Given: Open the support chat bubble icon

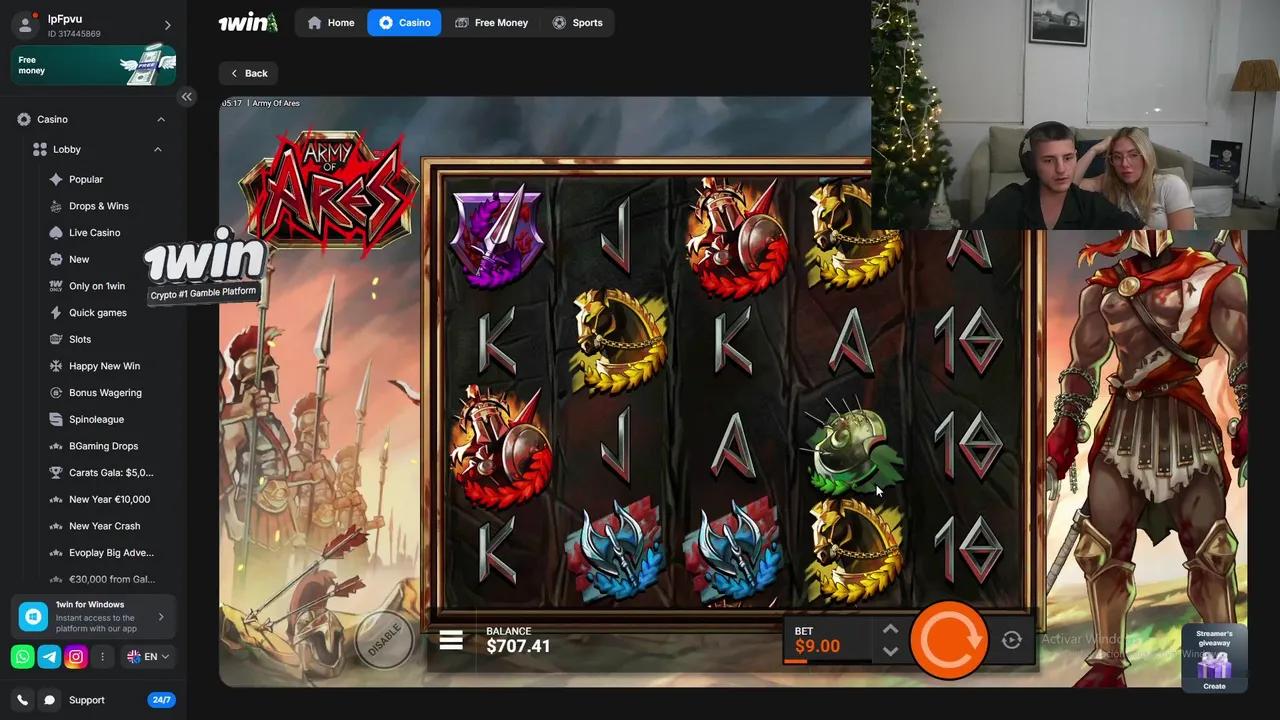Looking at the screenshot, I should pos(49,700).
